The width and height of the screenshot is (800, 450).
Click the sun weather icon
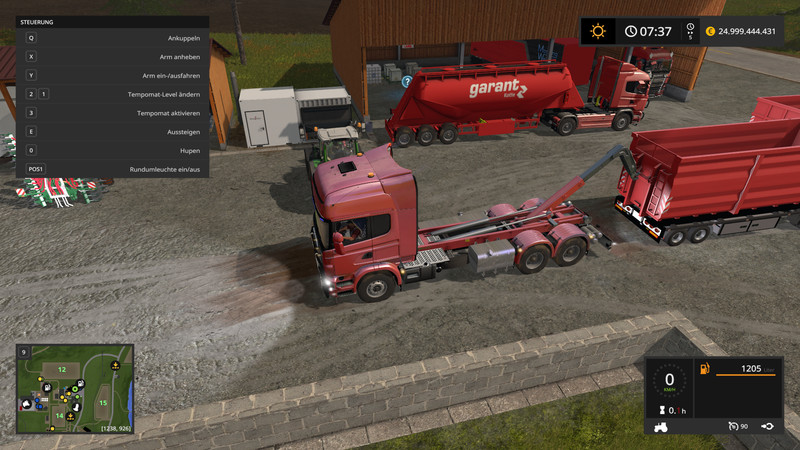pos(598,31)
